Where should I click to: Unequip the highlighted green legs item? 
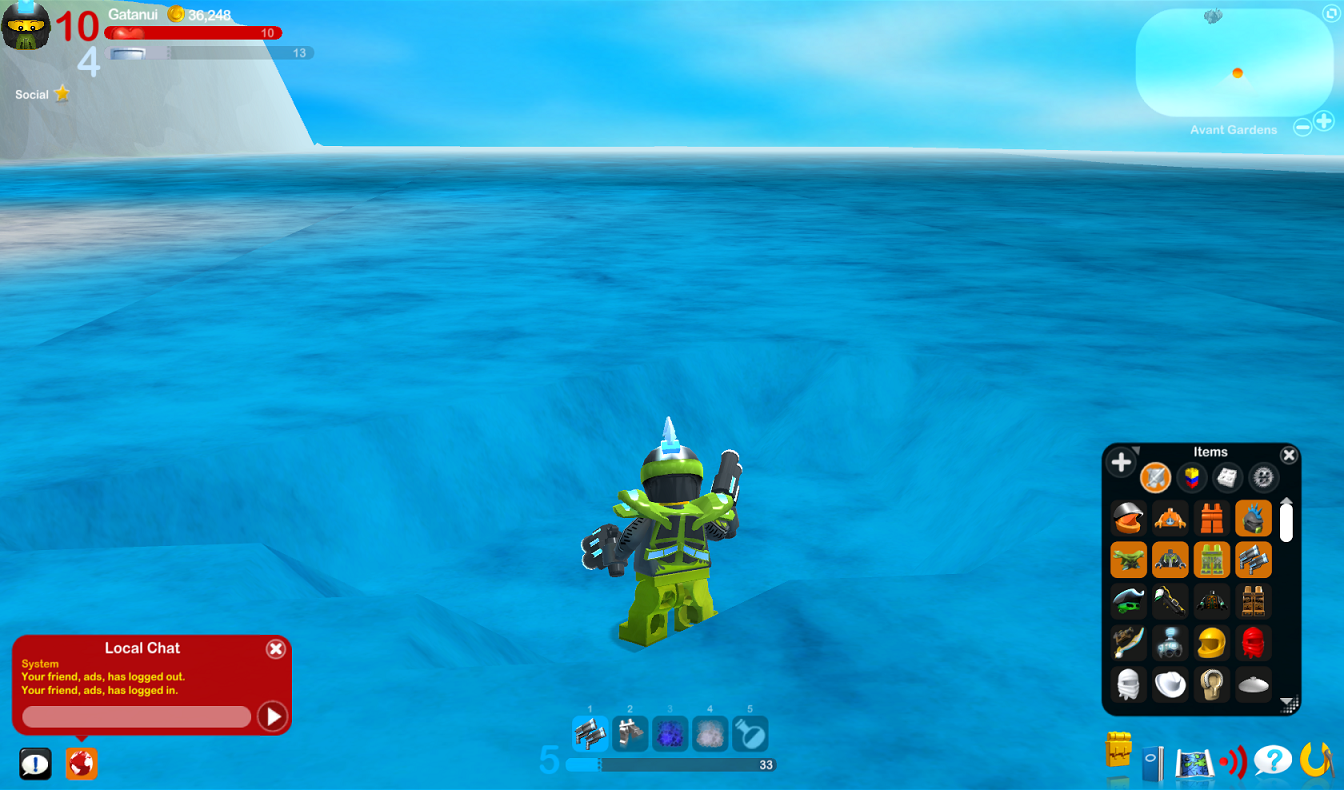[1212, 561]
